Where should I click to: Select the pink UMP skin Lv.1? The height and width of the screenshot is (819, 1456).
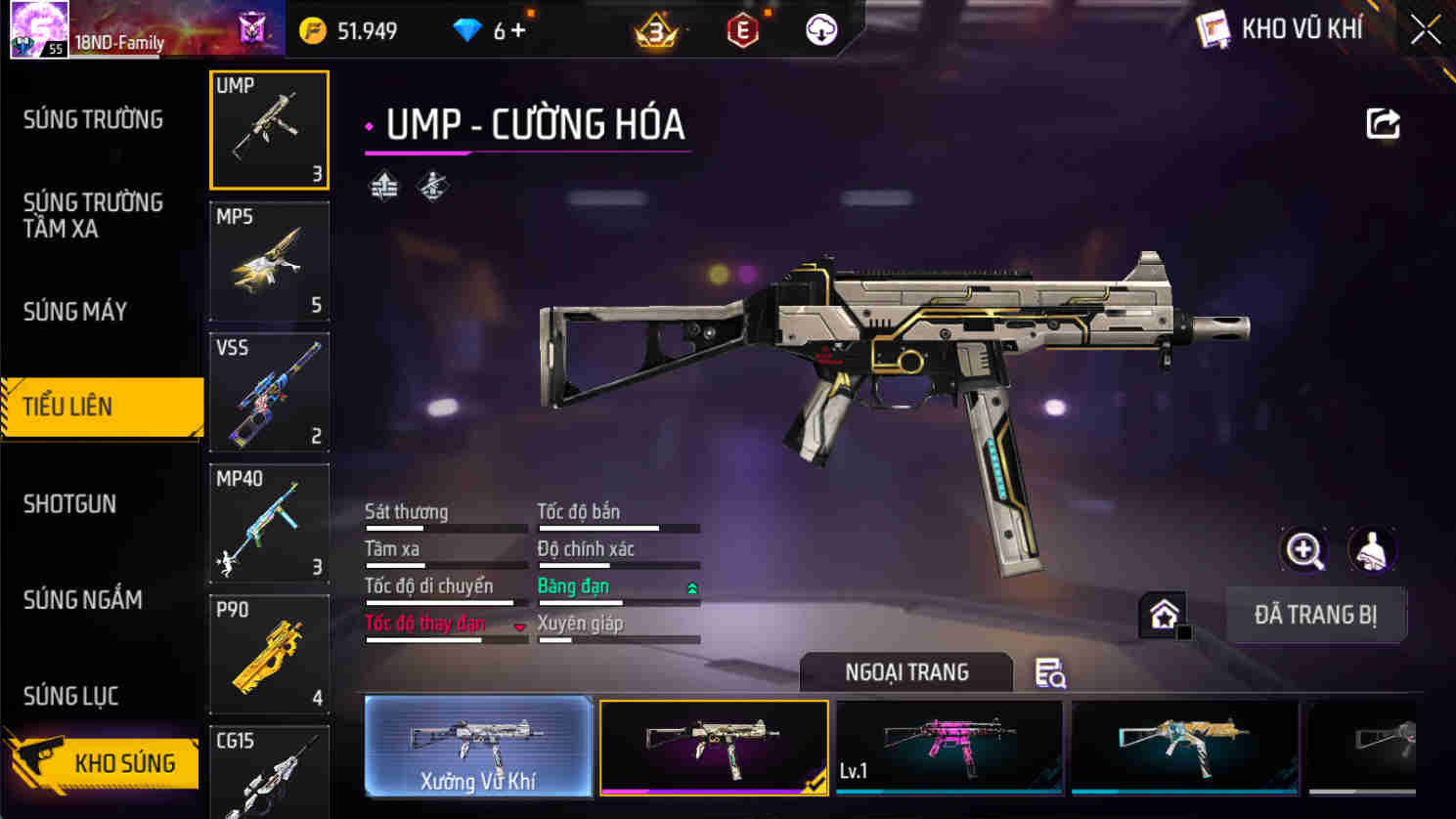(949, 747)
